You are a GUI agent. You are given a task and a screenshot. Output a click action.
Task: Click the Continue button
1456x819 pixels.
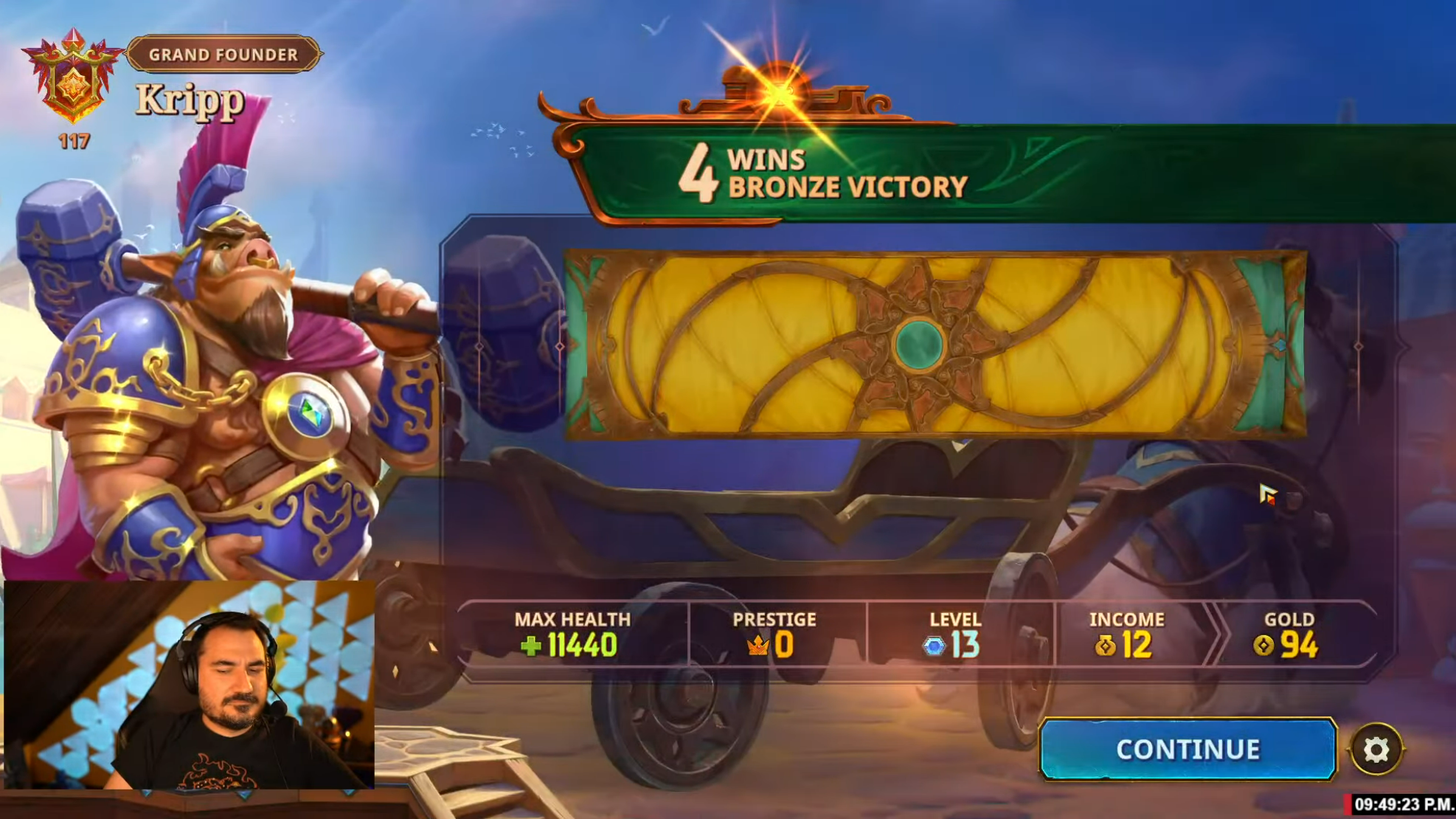pyautogui.click(x=1187, y=749)
